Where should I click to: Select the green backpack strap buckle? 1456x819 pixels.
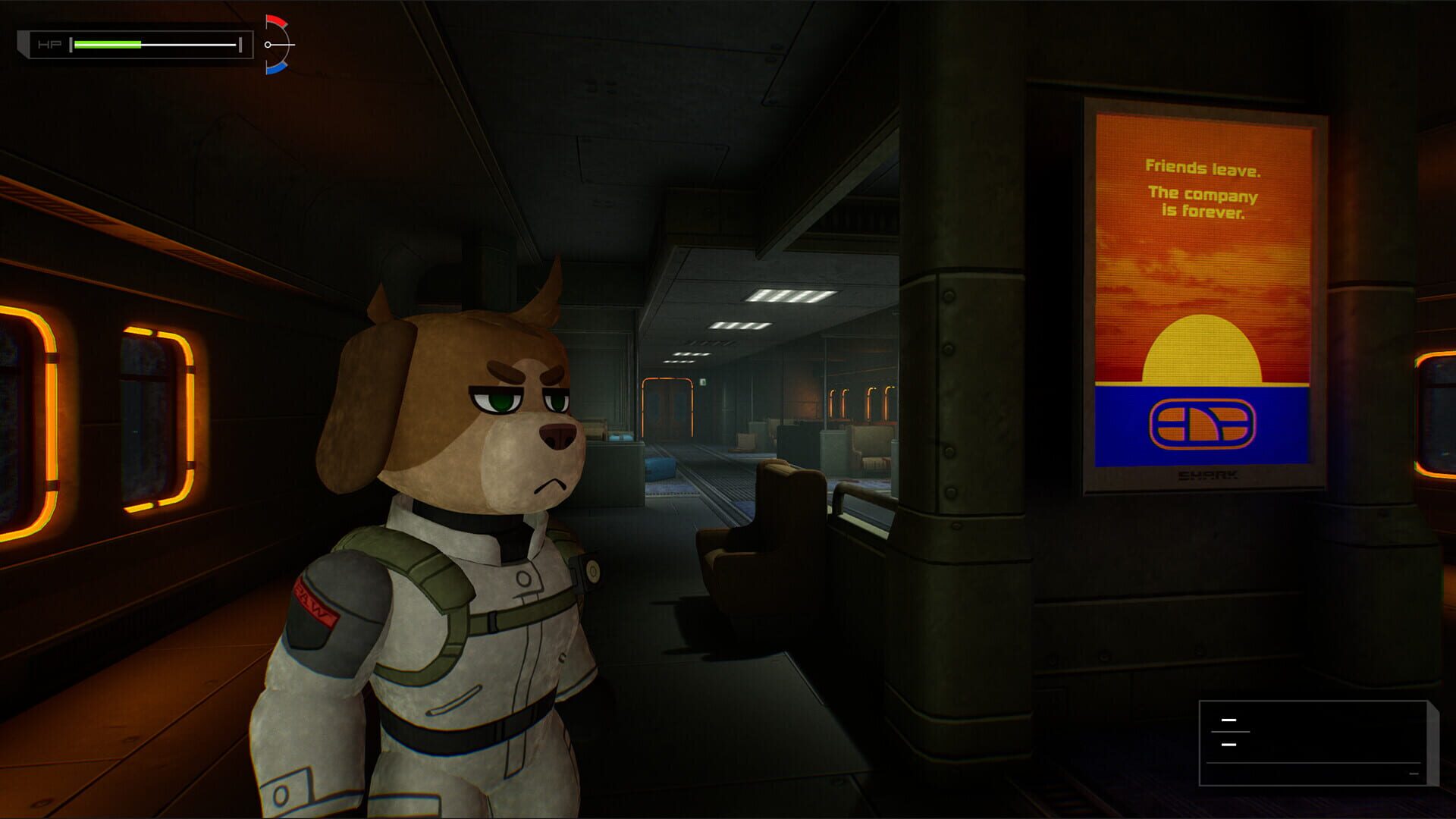(x=494, y=620)
